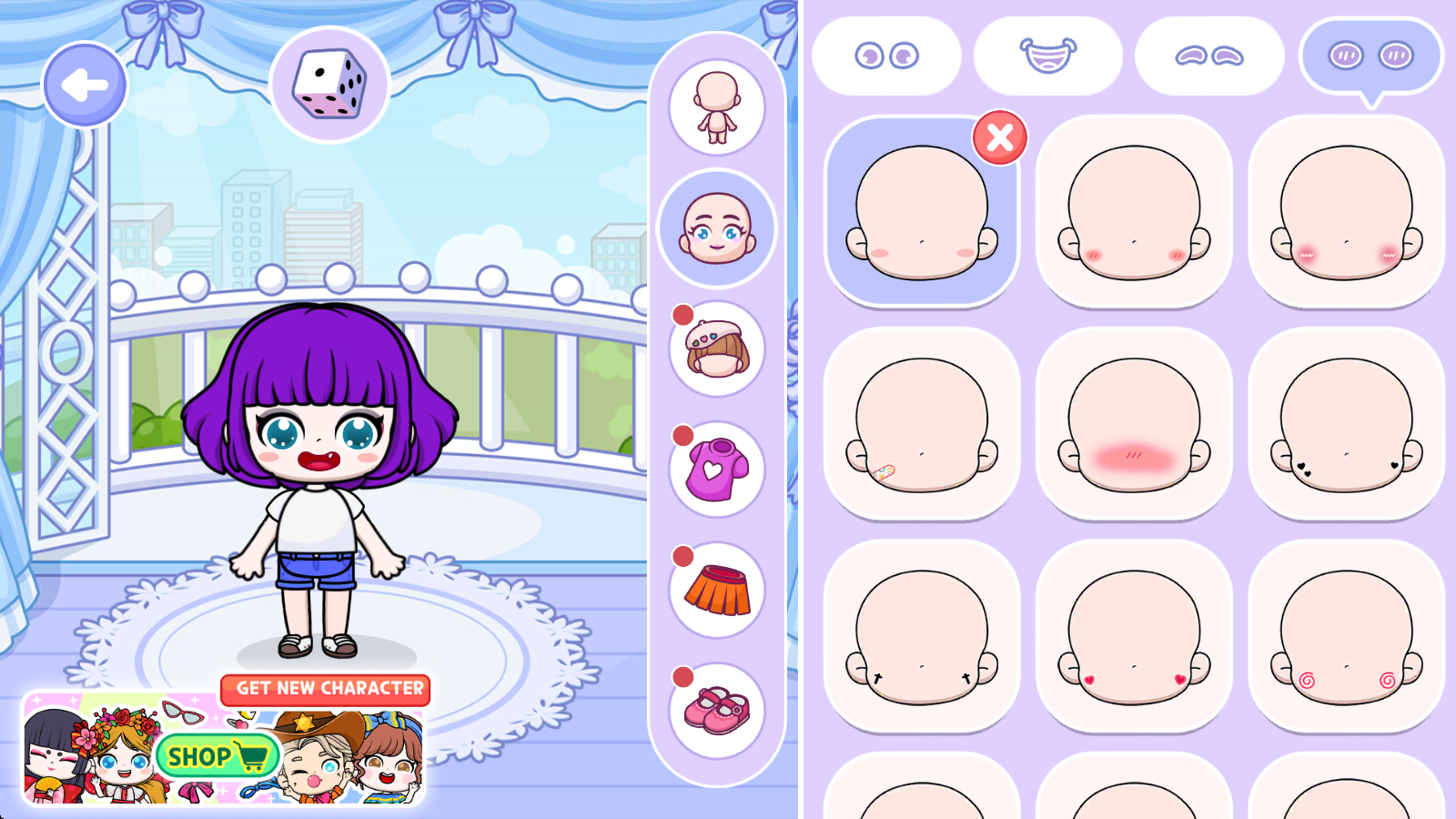Choose the pink spiral cheek style
The height and width of the screenshot is (819, 1456).
pos(1346,637)
